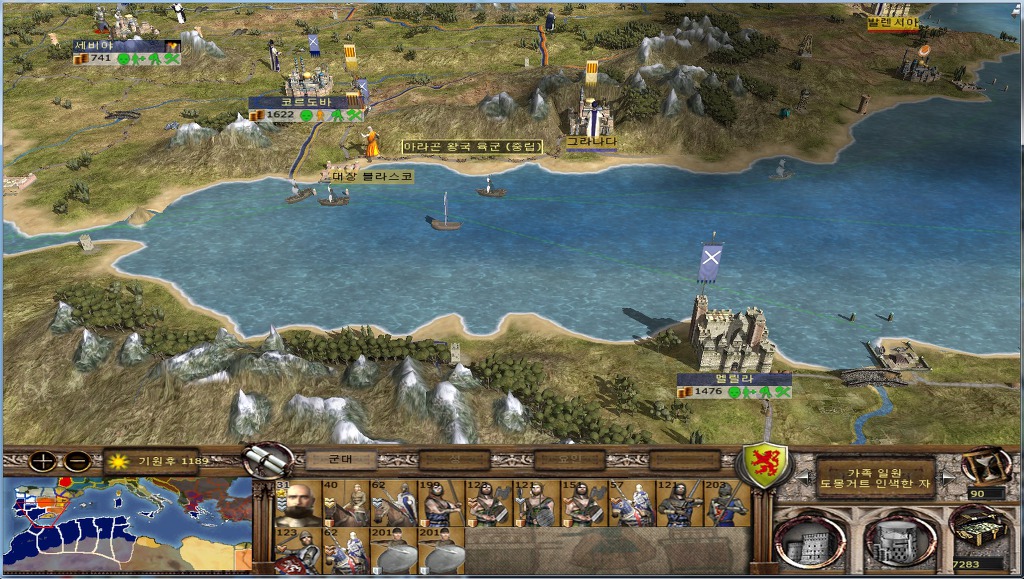1024x579 pixels.
Task: Switch to the 요원 (Agents) tab
Action: click(x=569, y=460)
